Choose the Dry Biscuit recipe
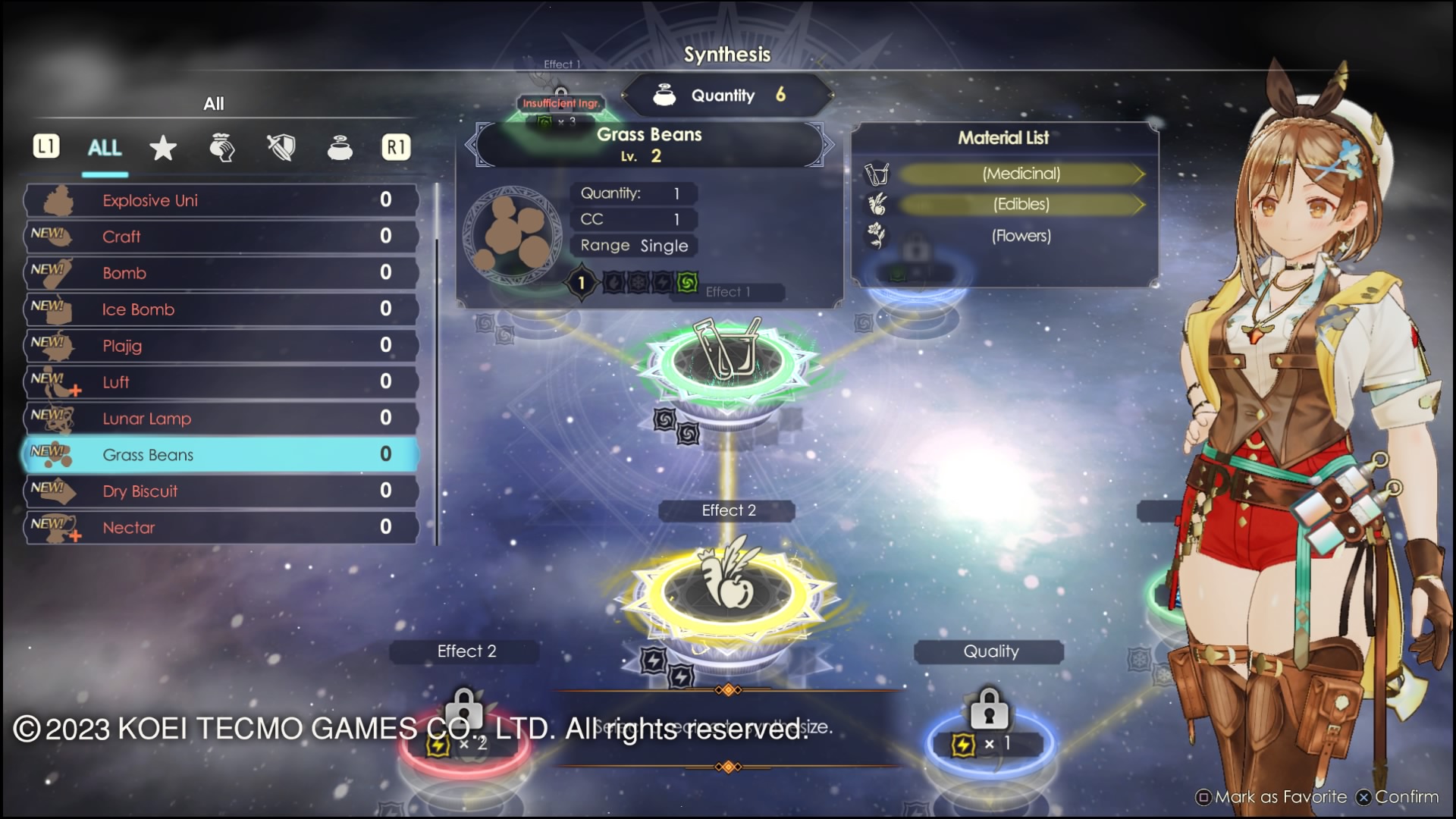Viewport: 1456px width, 819px height. (221, 491)
